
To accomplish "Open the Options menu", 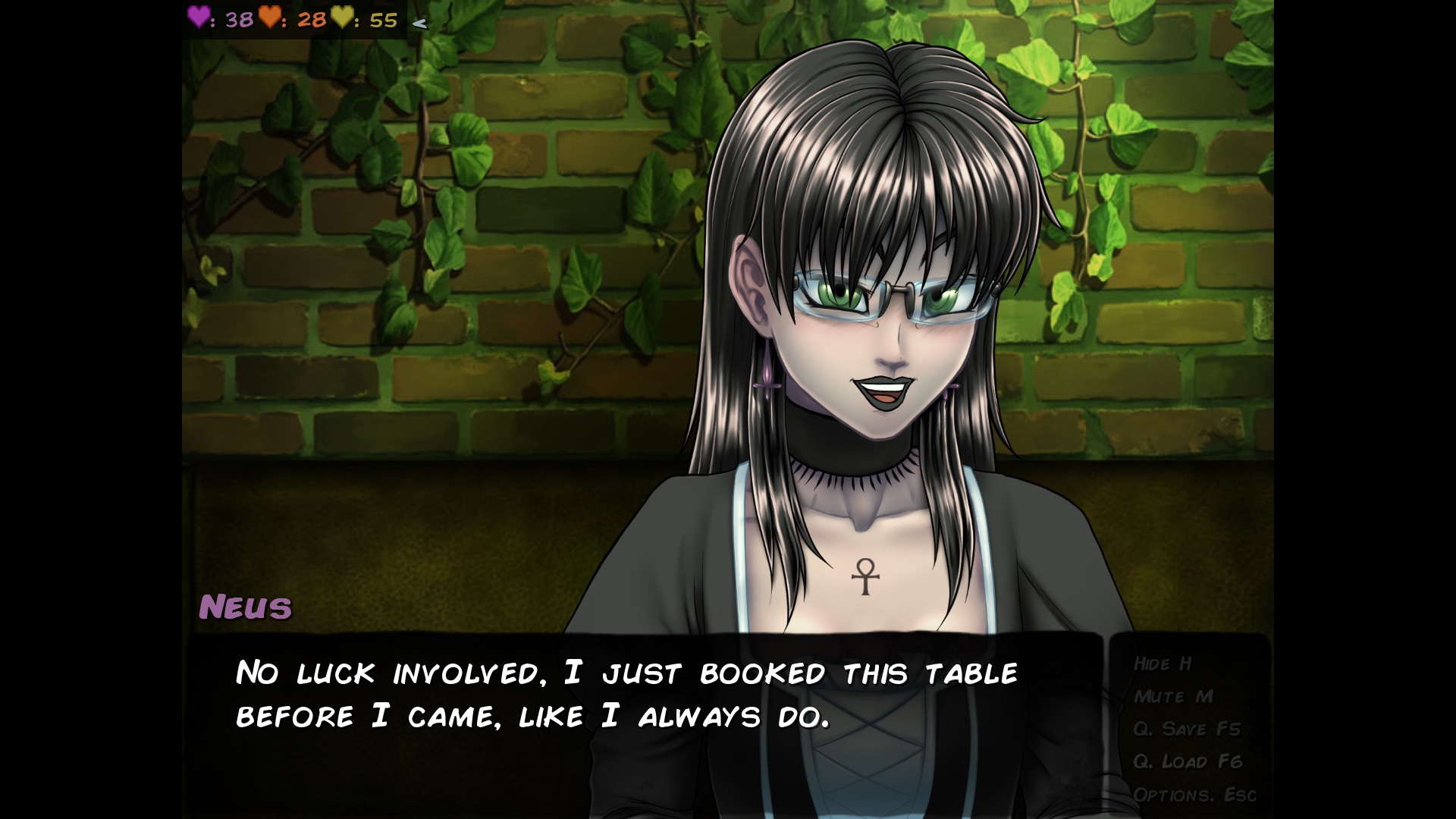I will pyautogui.click(x=1194, y=795).
